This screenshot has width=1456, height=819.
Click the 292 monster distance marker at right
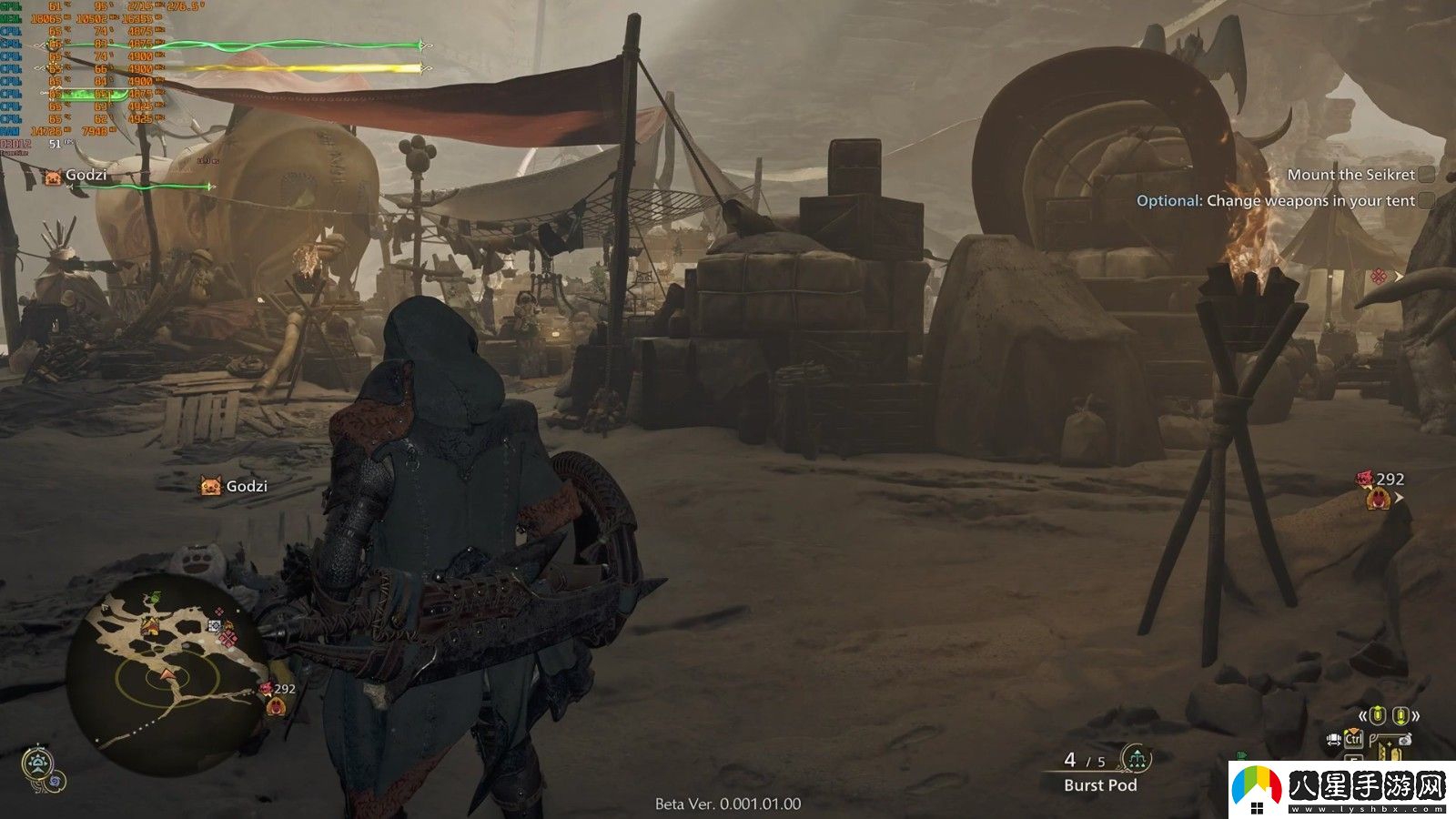pyautogui.click(x=1381, y=489)
